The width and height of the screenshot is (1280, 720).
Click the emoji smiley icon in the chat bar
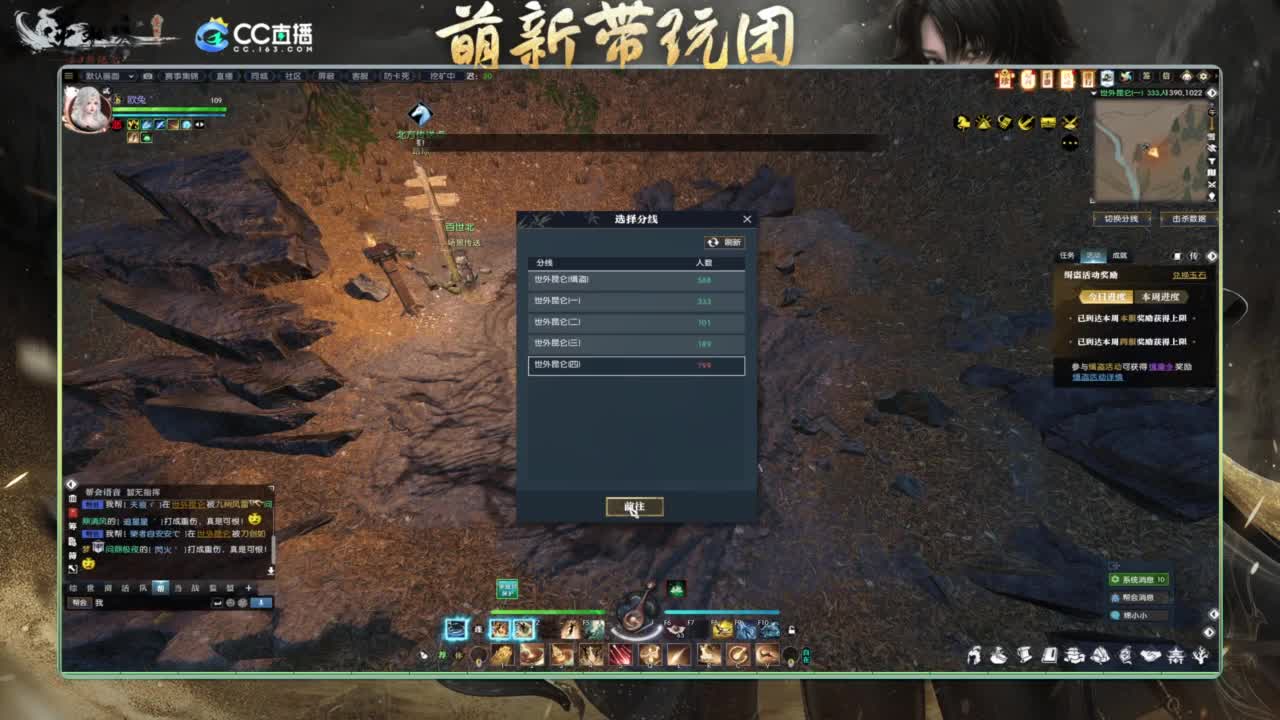(230, 603)
